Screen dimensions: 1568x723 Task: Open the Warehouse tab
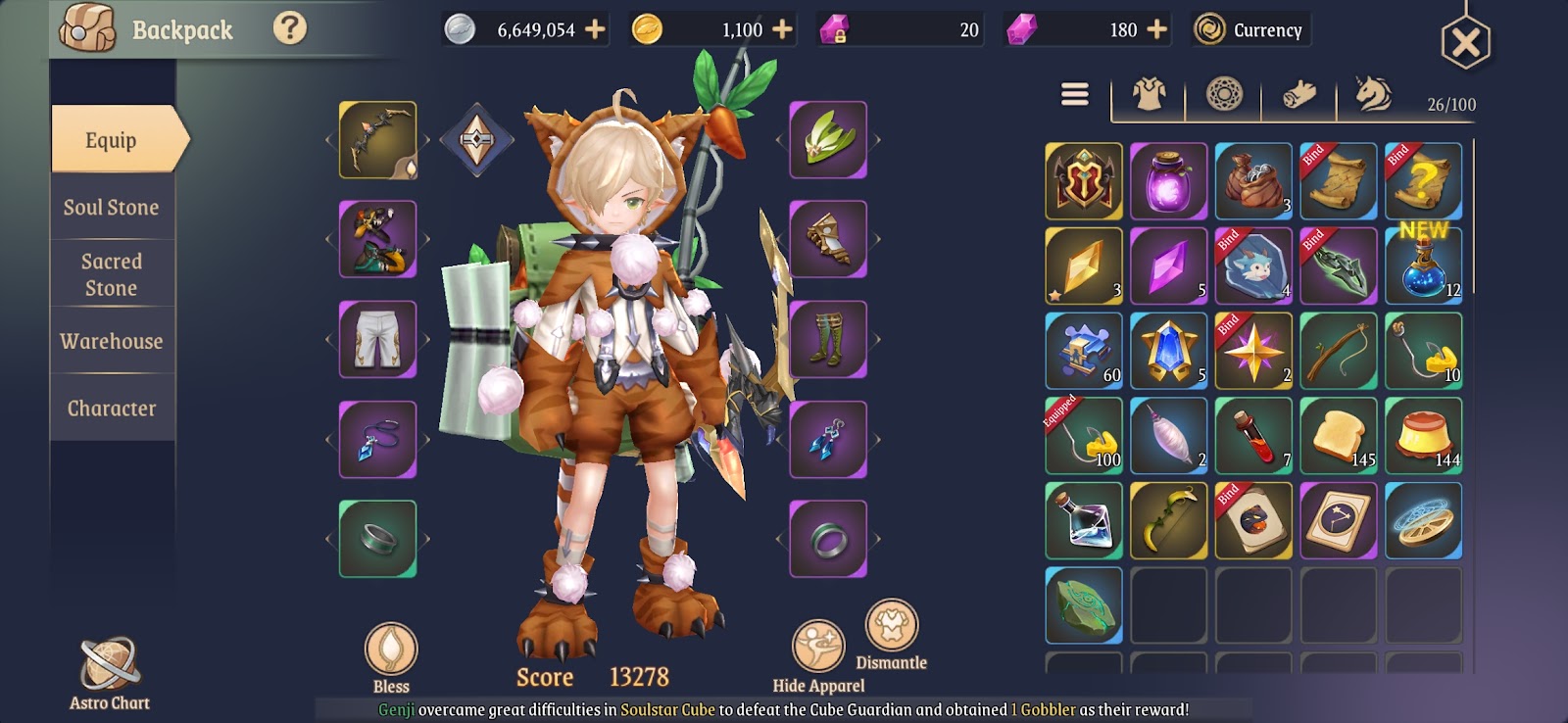tap(112, 341)
